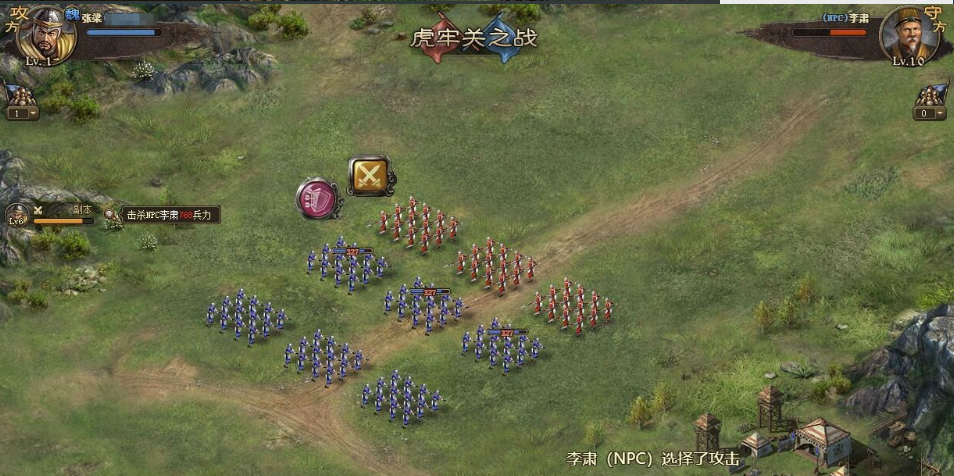This screenshot has height=476, width=954.
Task: Activate the crossed swords attack command
Action: coord(369,176)
